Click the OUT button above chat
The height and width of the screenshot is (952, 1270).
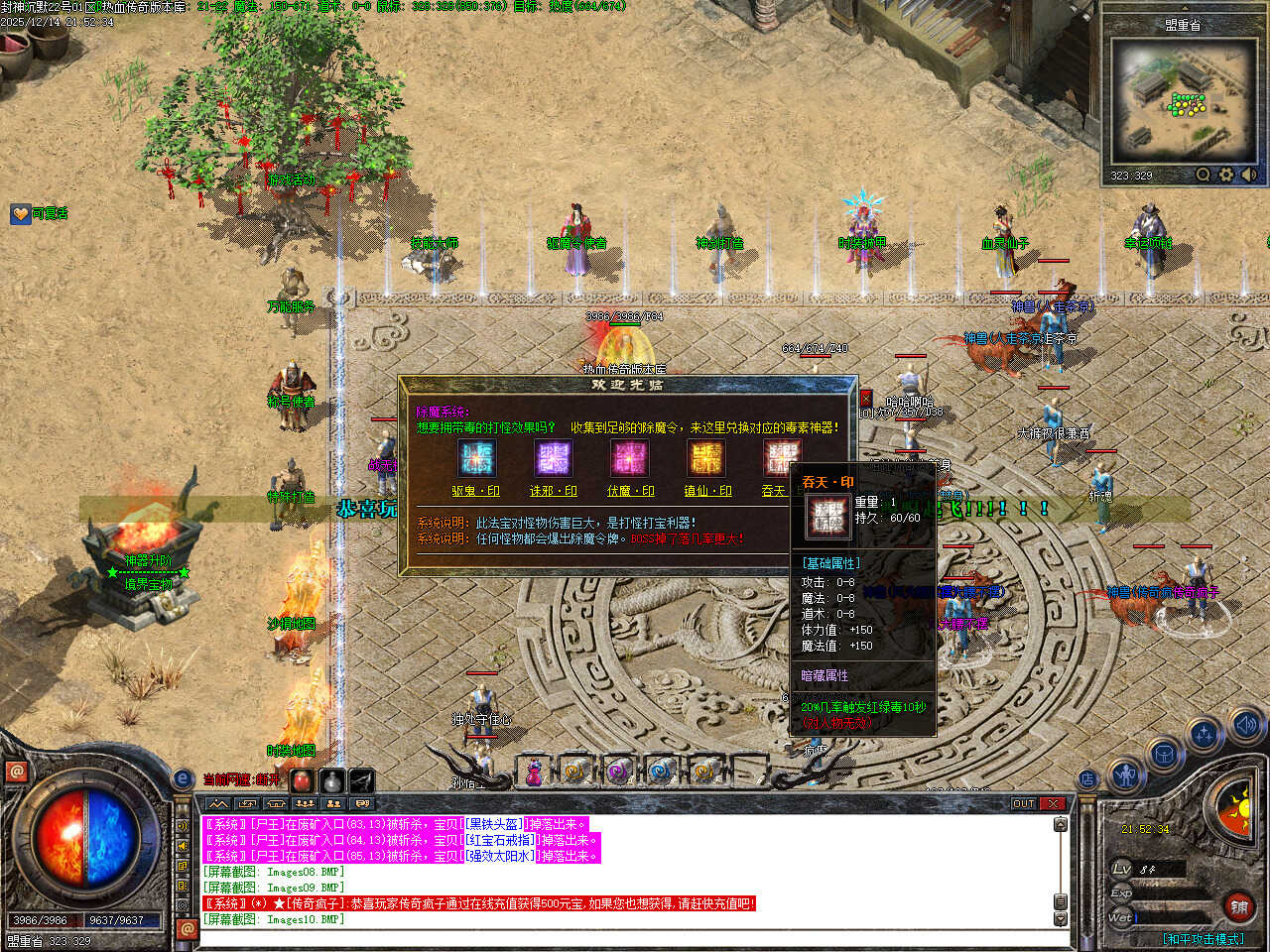tap(1024, 803)
